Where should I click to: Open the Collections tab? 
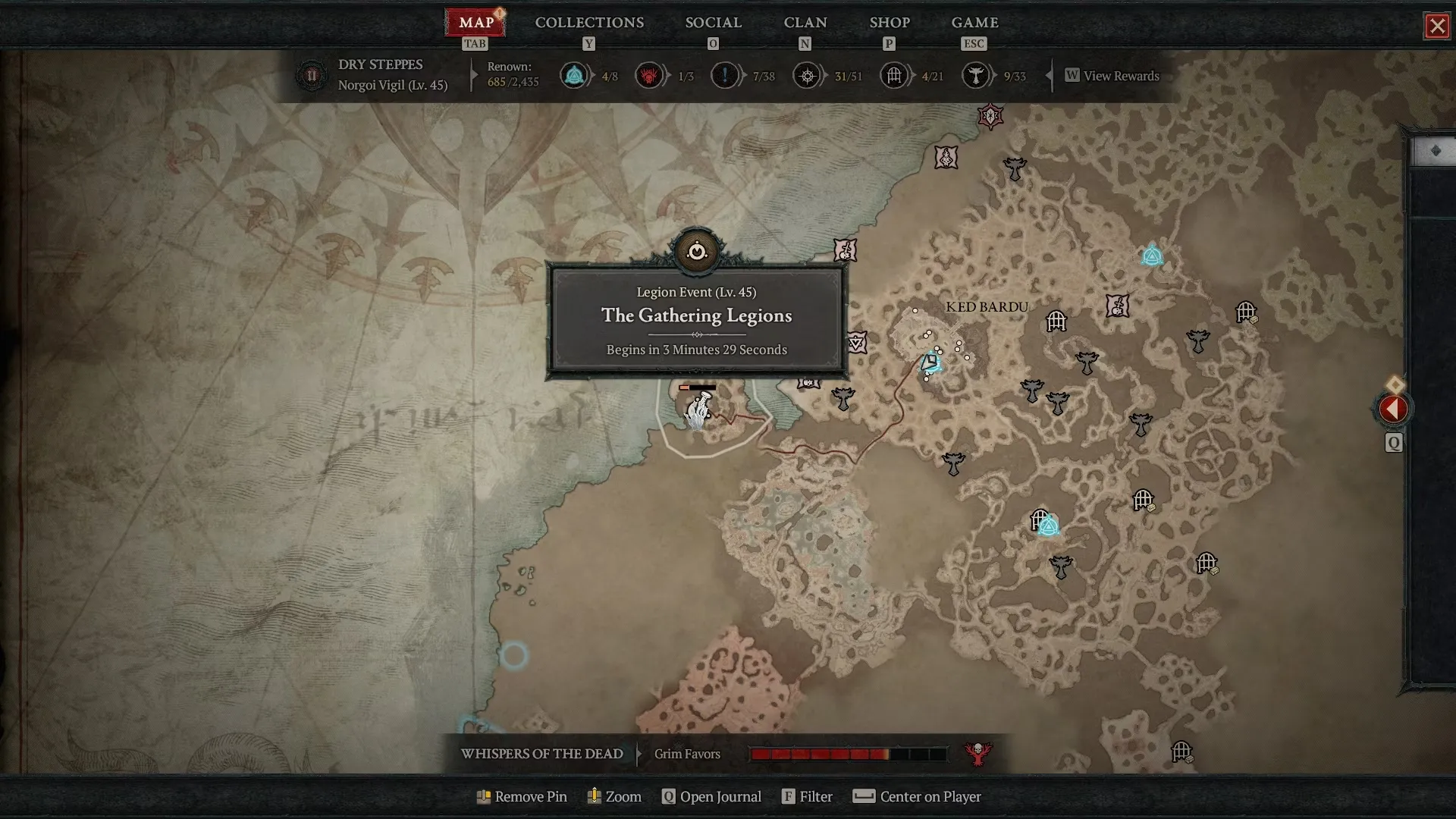tap(589, 23)
